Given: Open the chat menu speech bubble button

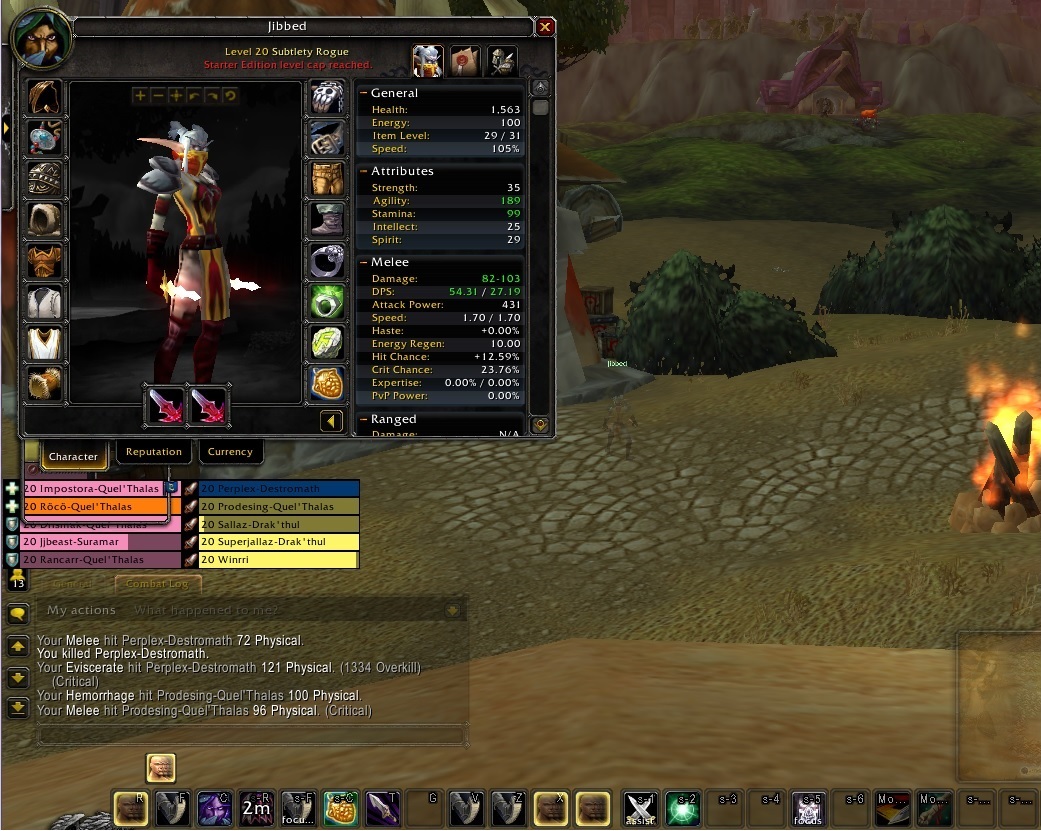Looking at the screenshot, I should pos(17,614).
